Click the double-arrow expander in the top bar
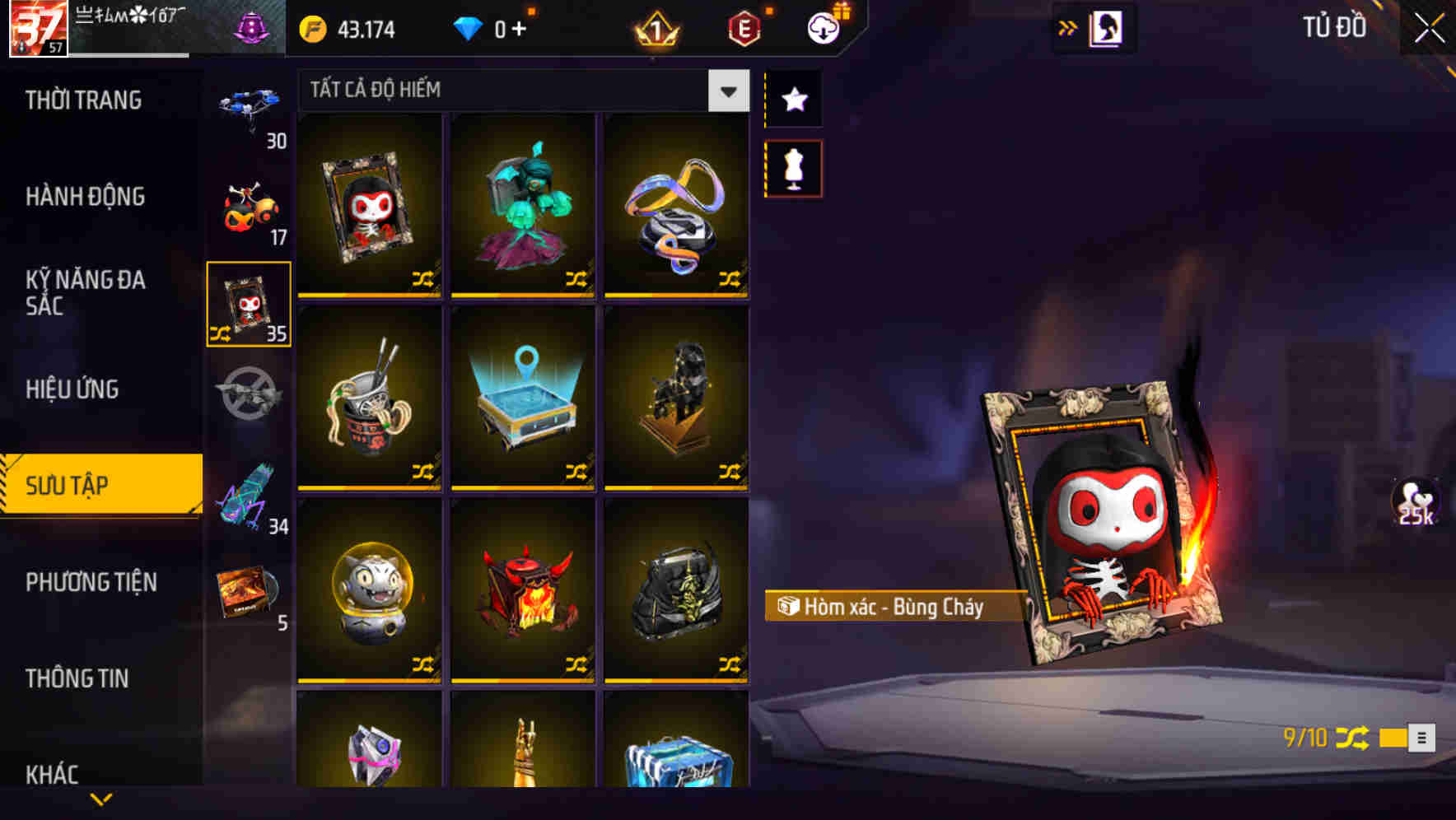Image resolution: width=1456 pixels, height=820 pixels. [1068, 27]
